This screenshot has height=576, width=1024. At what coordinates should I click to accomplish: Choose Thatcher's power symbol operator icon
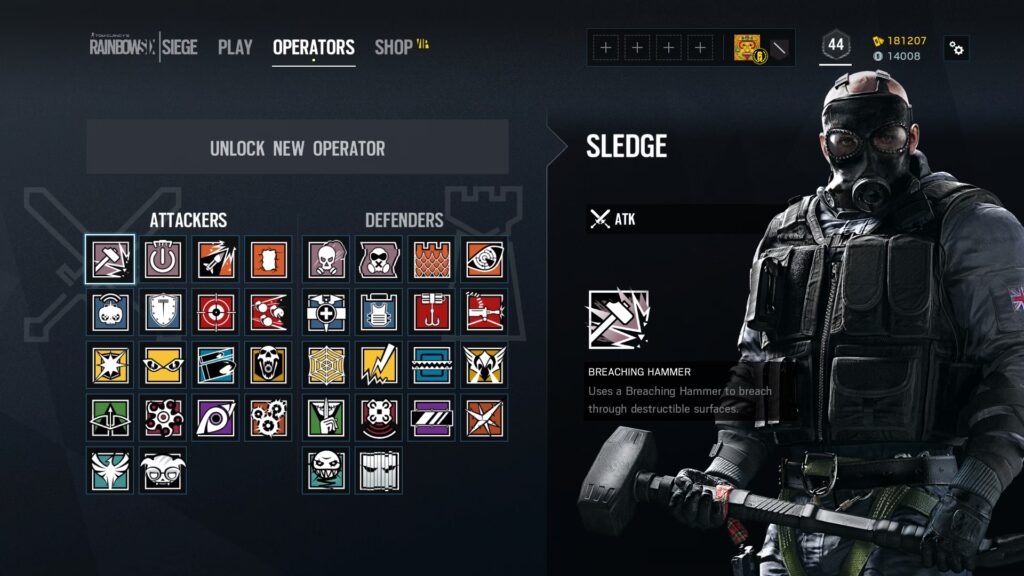pyautogui.click(x=163, y=260)
